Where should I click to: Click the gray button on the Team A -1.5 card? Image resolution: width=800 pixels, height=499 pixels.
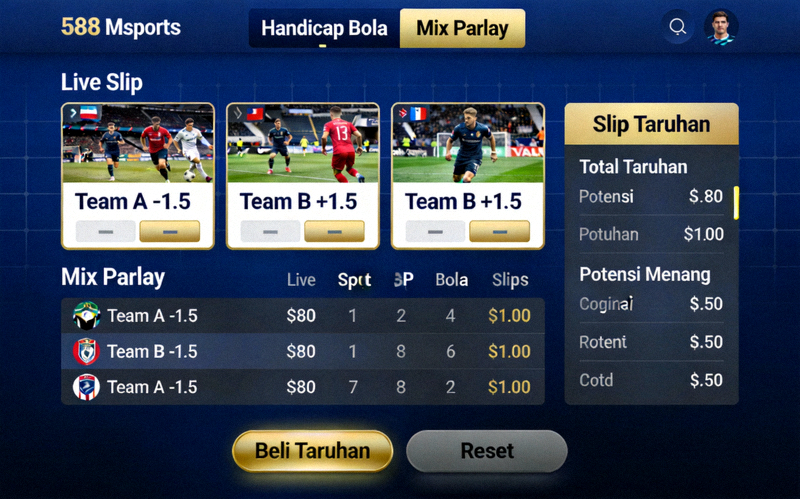[x=105, y=232]
